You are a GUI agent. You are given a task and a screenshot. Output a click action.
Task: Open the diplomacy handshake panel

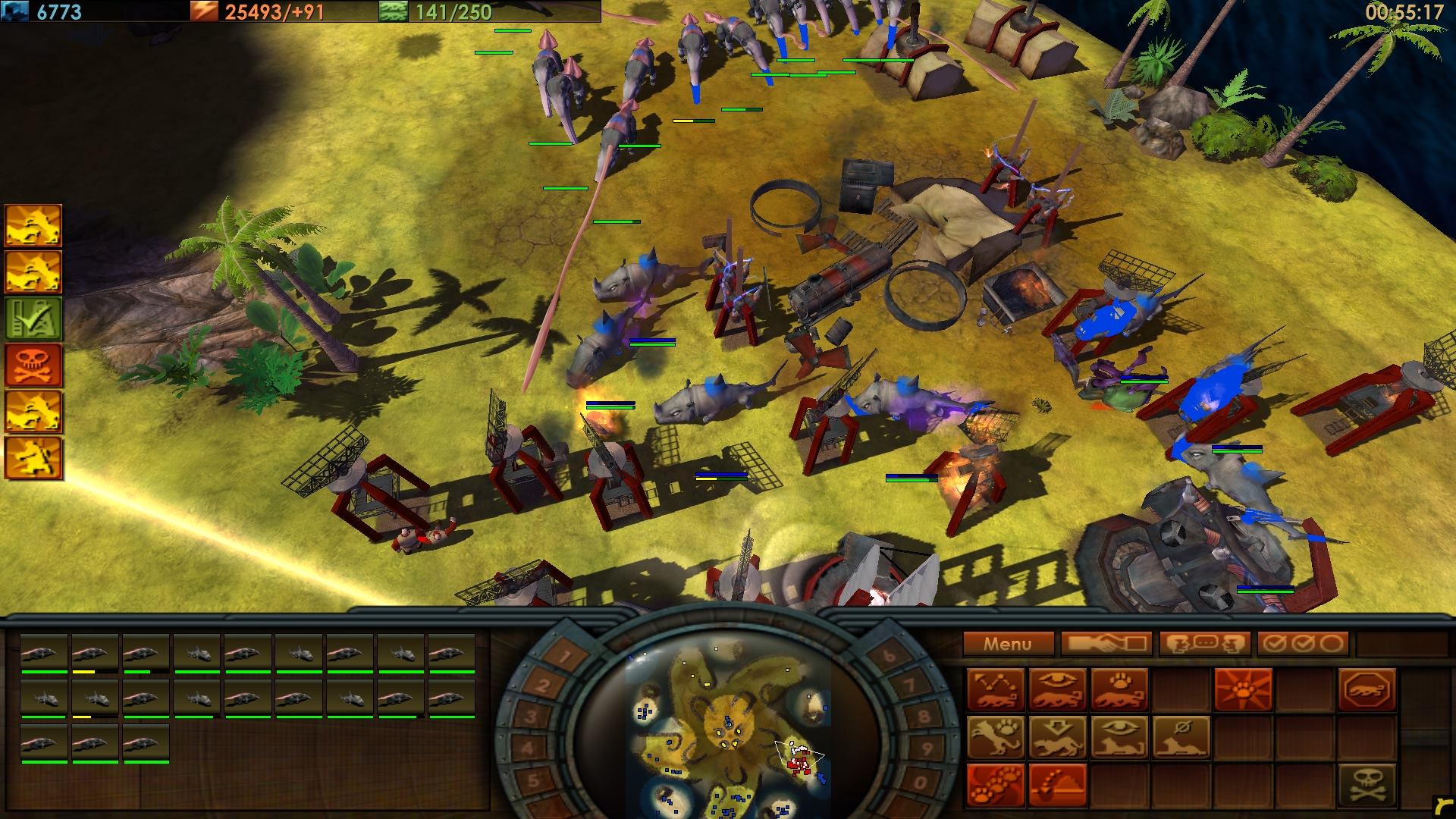coord(1107,643)
